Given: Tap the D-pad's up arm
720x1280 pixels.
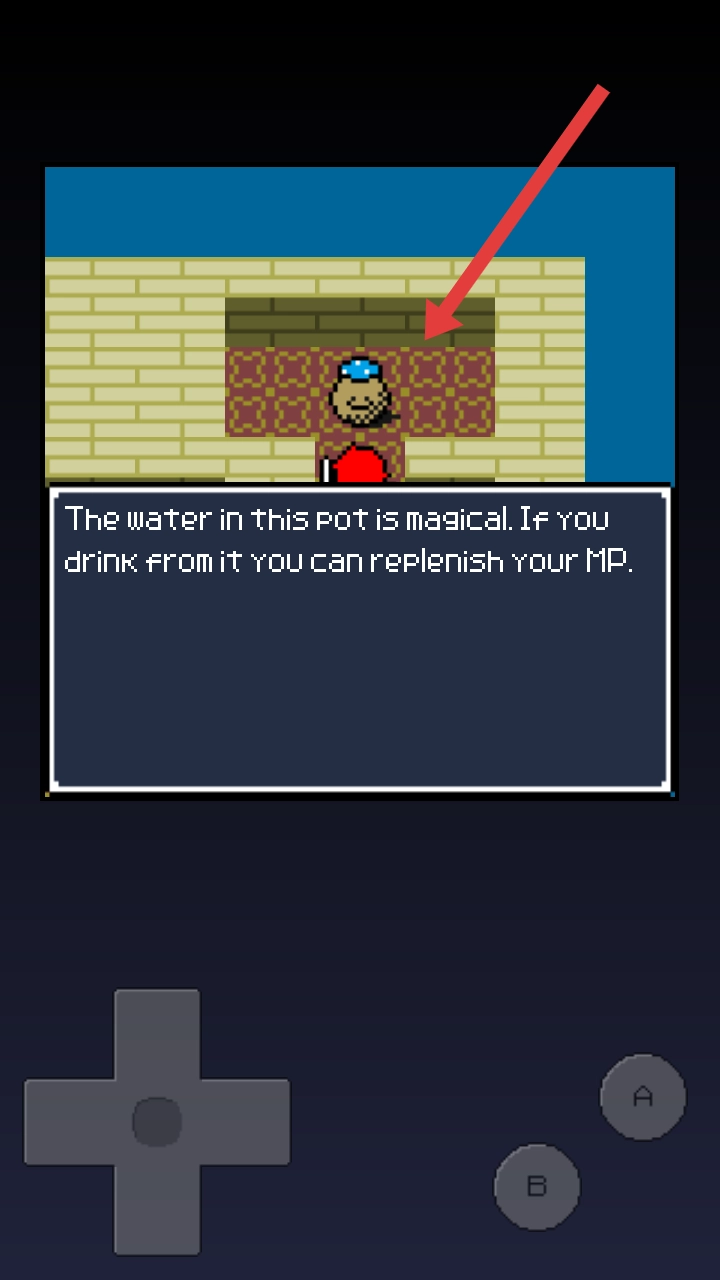Looking at the screenshot, I should click(157, 1033).
